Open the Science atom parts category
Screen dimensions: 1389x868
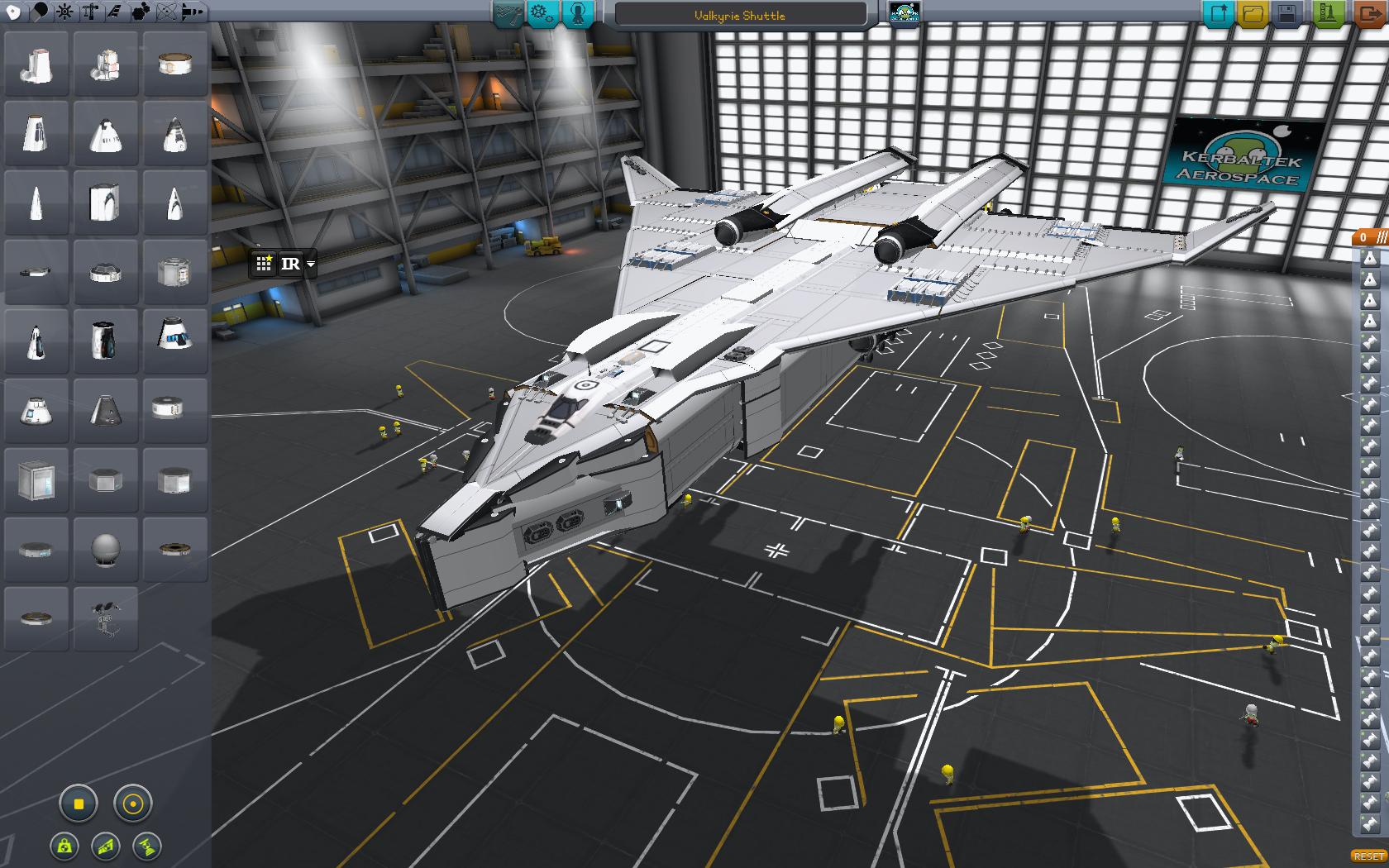pos(166,12)
